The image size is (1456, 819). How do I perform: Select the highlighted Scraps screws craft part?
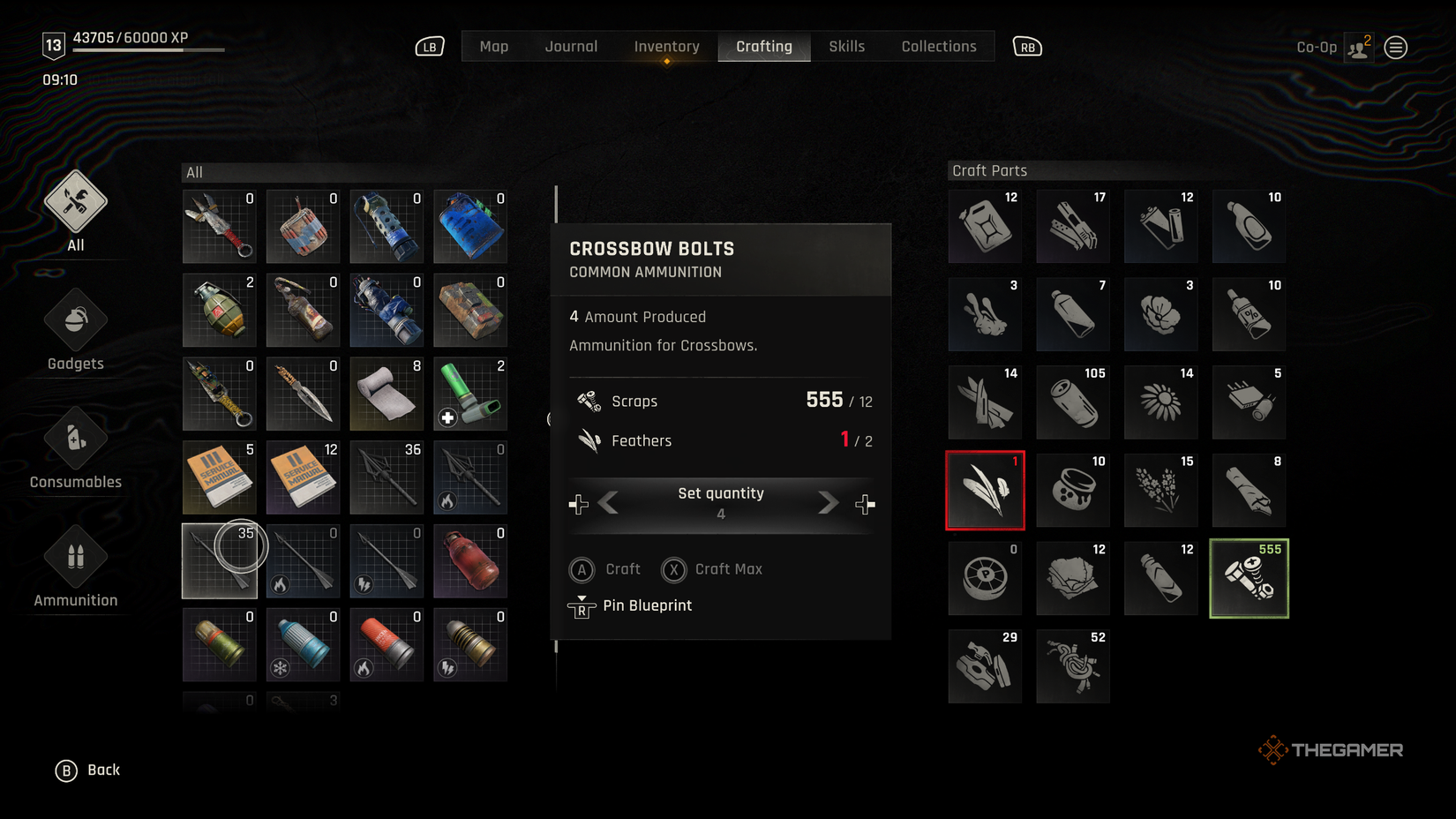click(x=1249, y=578)
